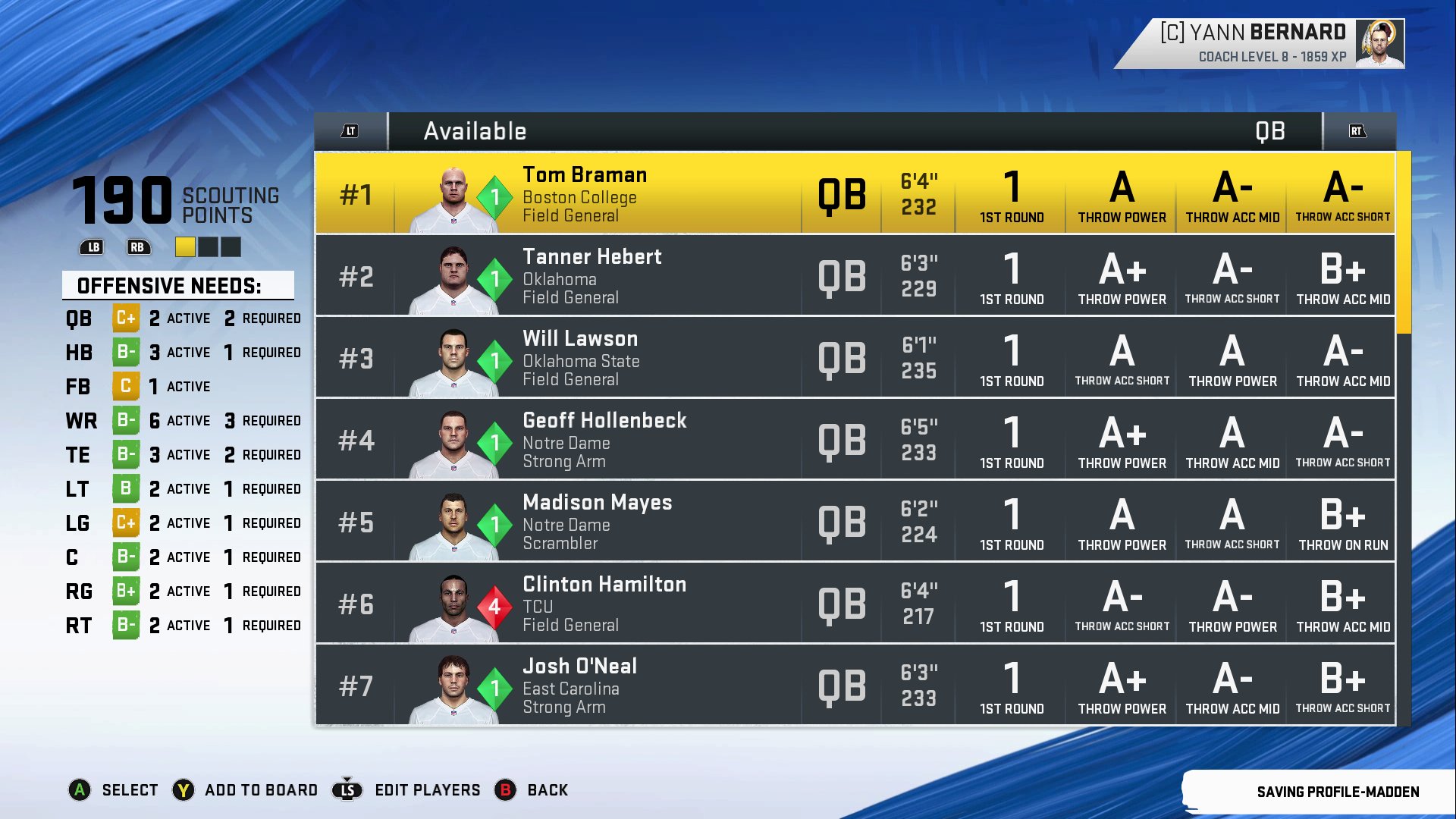Image resolution: width=1456 pixels, height=819 pixels.
Task: Click the RB button icon under scouting points
Action: coord(139,246)
